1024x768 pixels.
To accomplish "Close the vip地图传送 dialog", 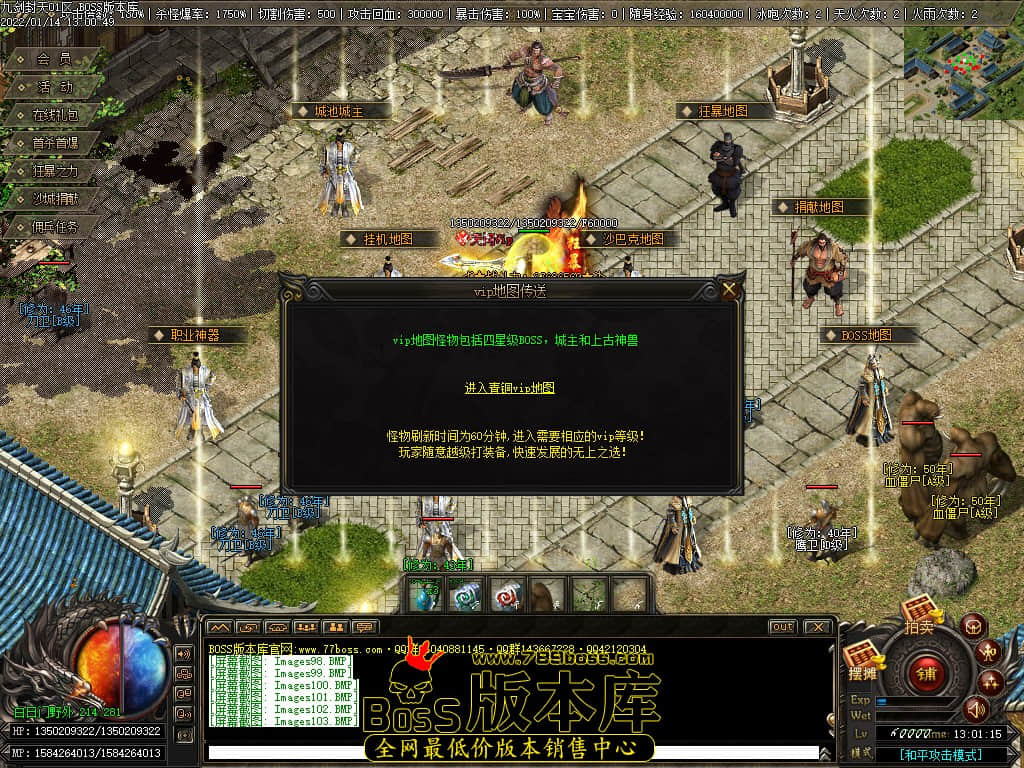I will [x=729, y=290].
